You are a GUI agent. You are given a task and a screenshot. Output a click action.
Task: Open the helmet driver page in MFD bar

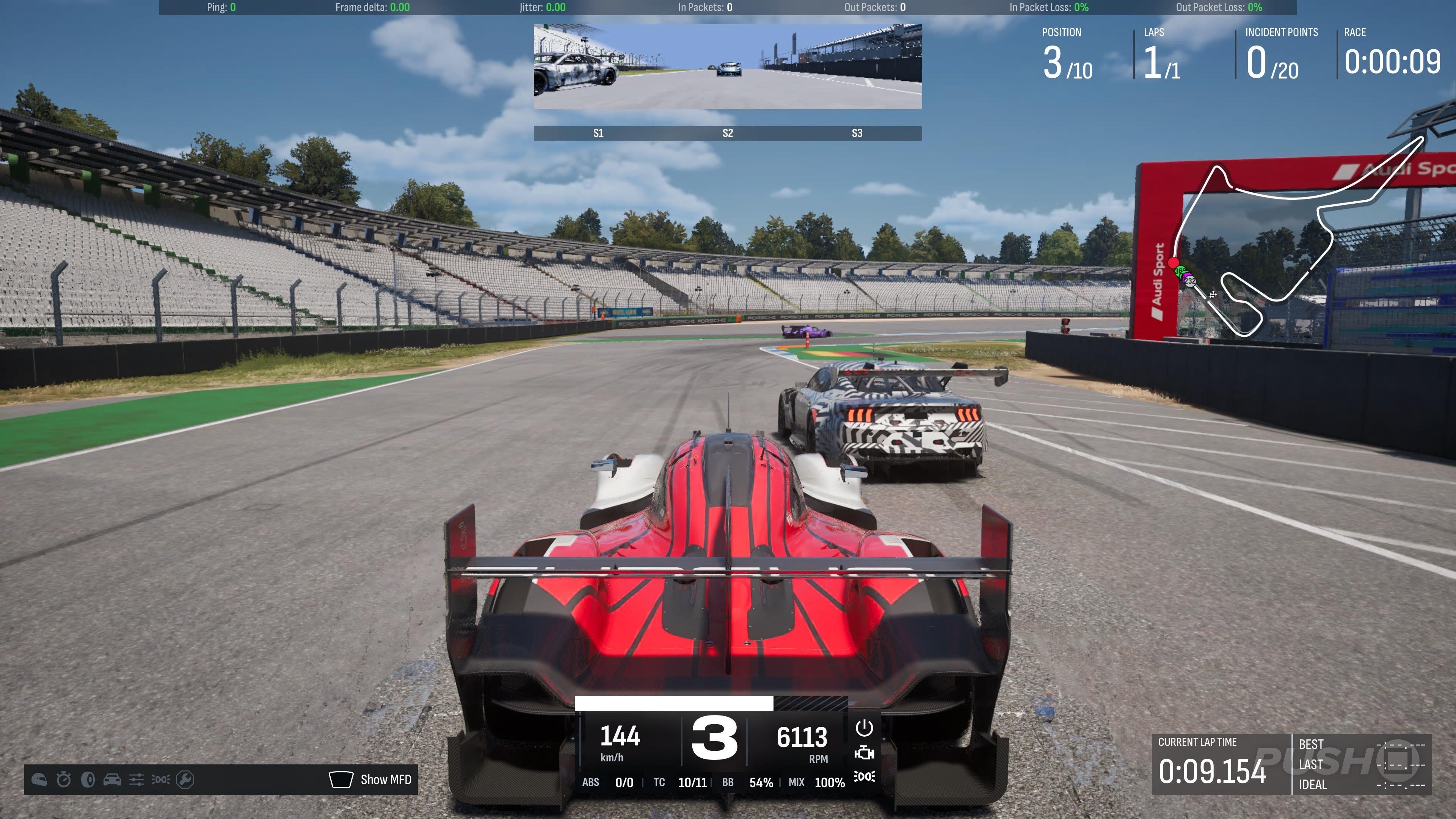[39, 780]
